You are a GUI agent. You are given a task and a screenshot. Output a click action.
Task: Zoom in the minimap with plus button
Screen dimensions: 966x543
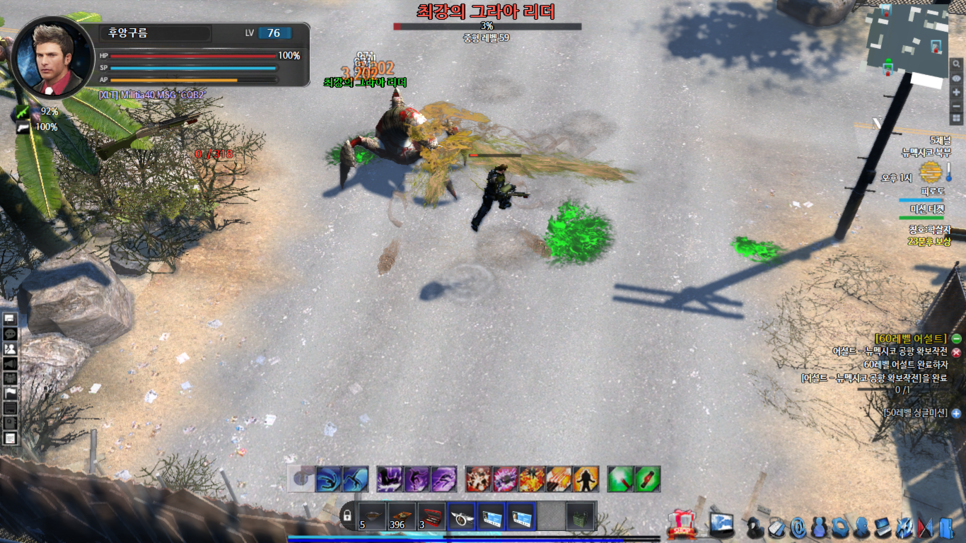[956, 92]
